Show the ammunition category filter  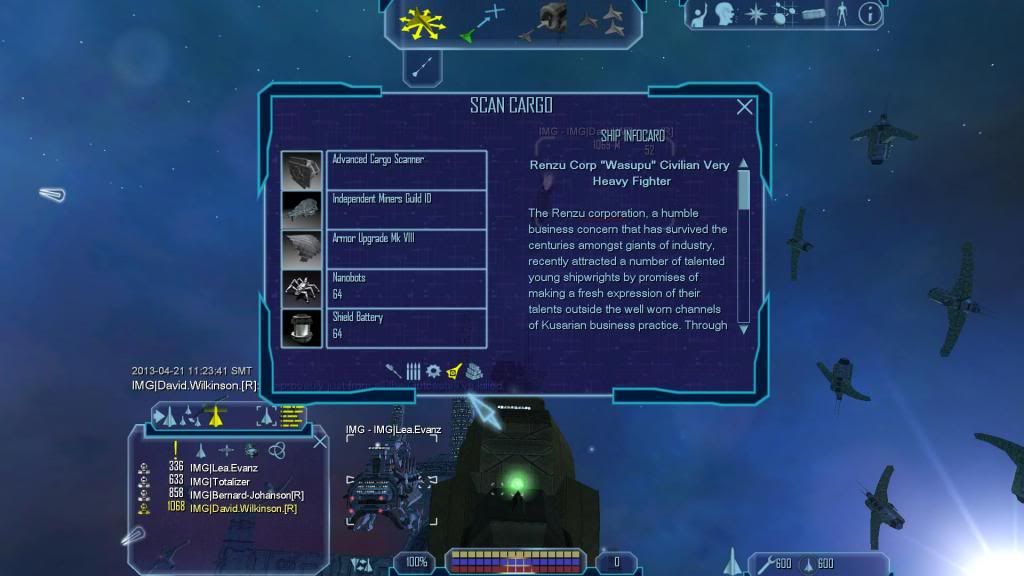414,372
